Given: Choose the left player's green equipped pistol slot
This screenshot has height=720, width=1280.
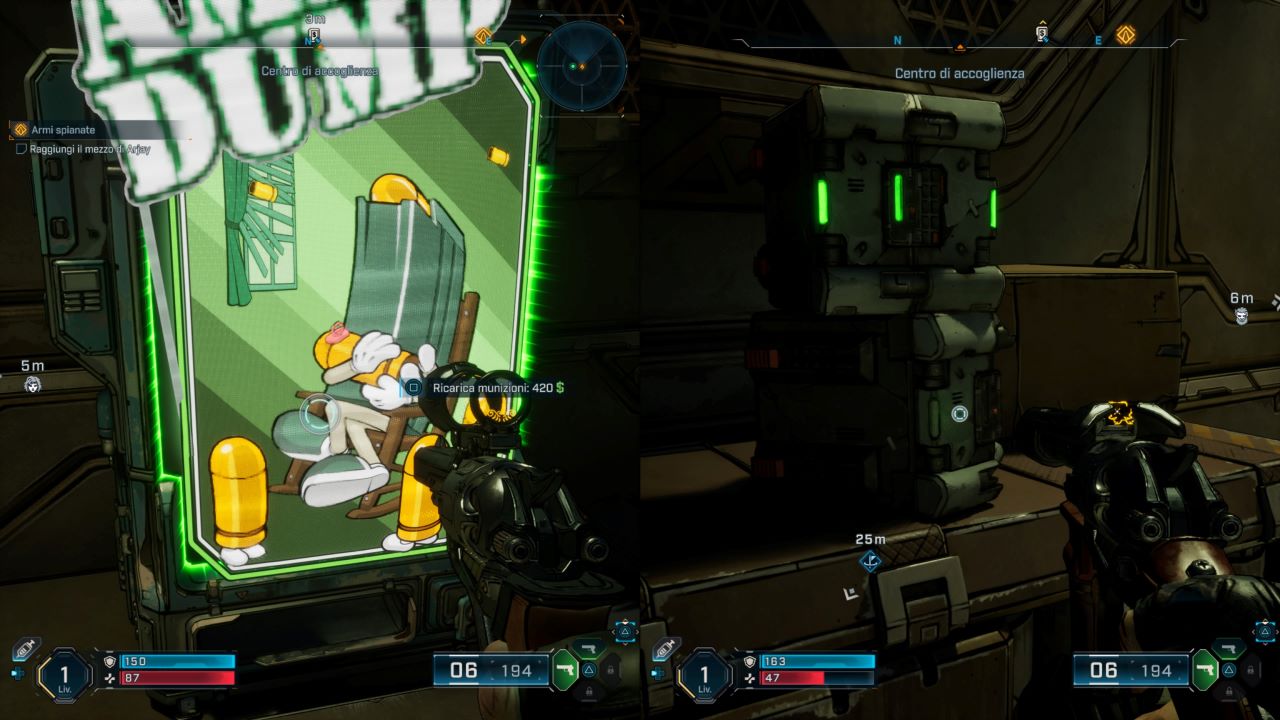Looking at the screenshot, I should pyautogui.click(x=565, y=670).
